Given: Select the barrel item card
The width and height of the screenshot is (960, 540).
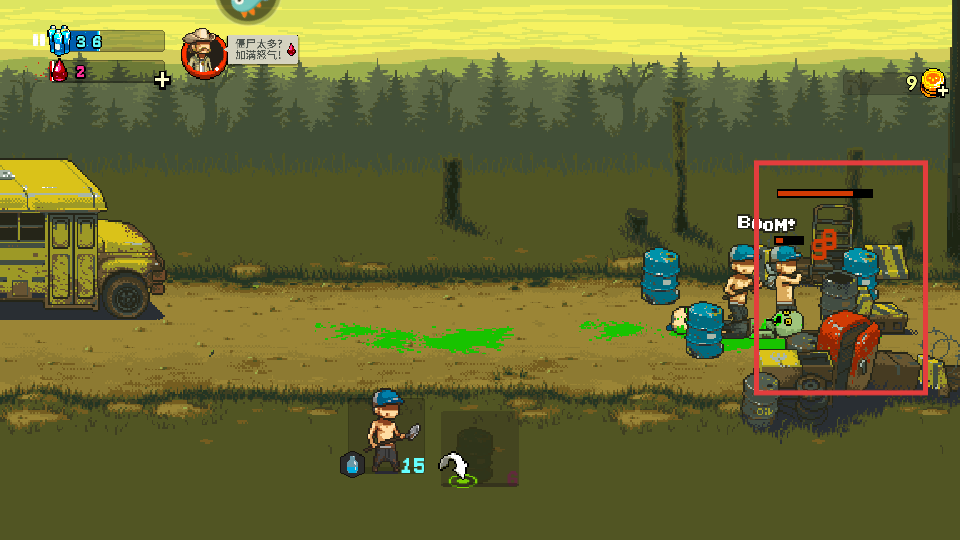Looking at the screenshot, I should tap(479, 448).
